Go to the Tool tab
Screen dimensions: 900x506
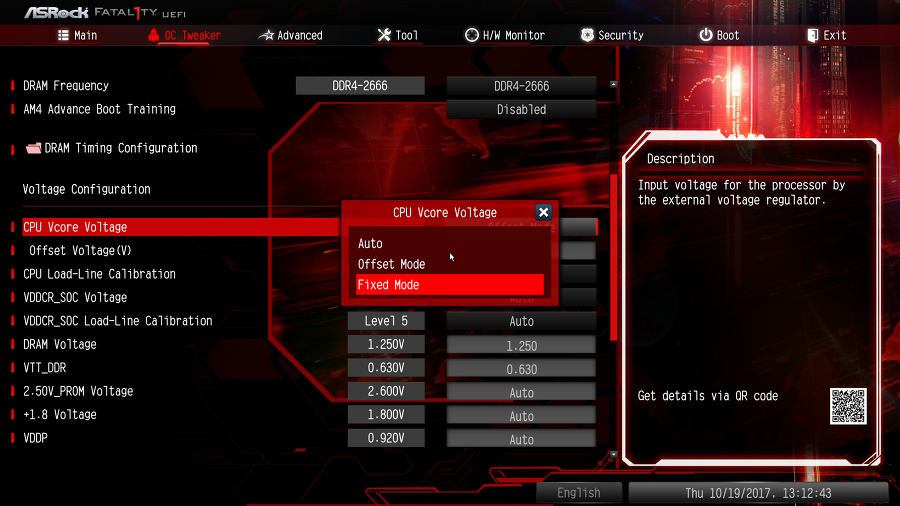(397, 35)
